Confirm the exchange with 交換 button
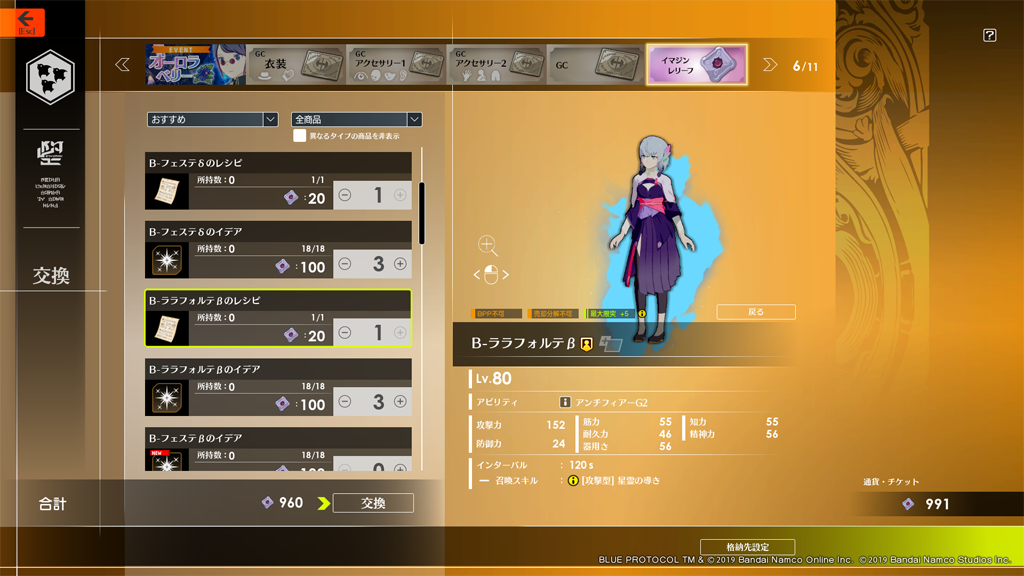Image resolution: width=1024 pixels, height=576 pixels. tap(373, 503)
